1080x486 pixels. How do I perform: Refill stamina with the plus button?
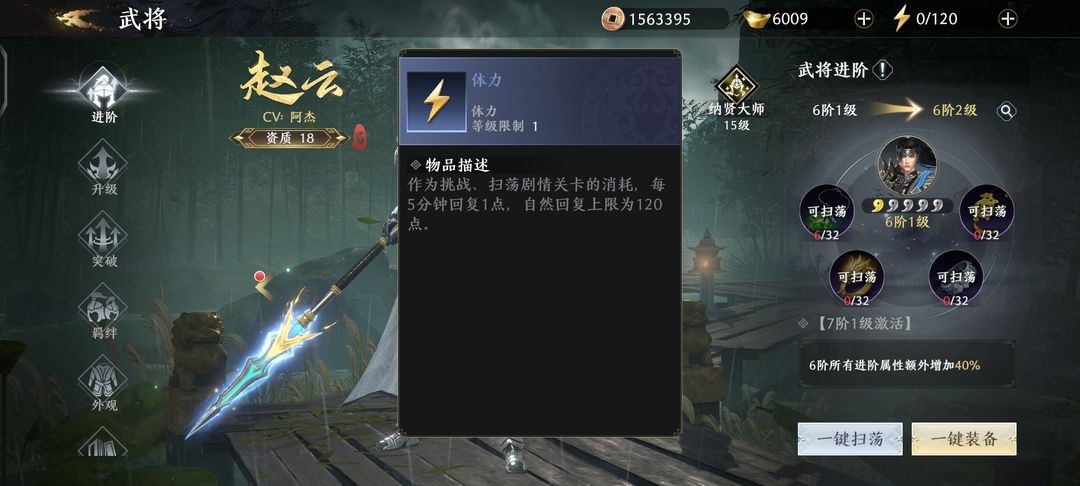(x=1007, y=19)
